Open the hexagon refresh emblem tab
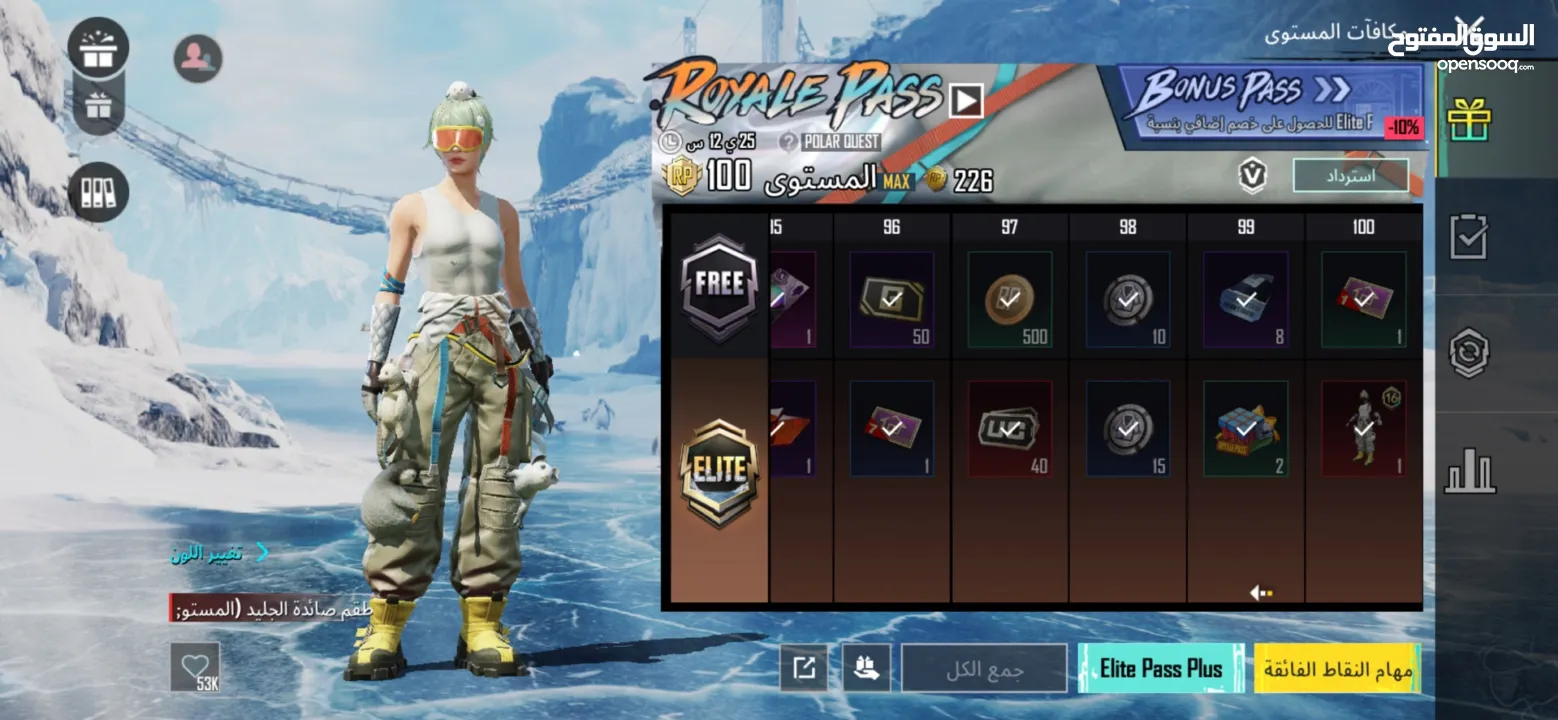 point(1468,354)
